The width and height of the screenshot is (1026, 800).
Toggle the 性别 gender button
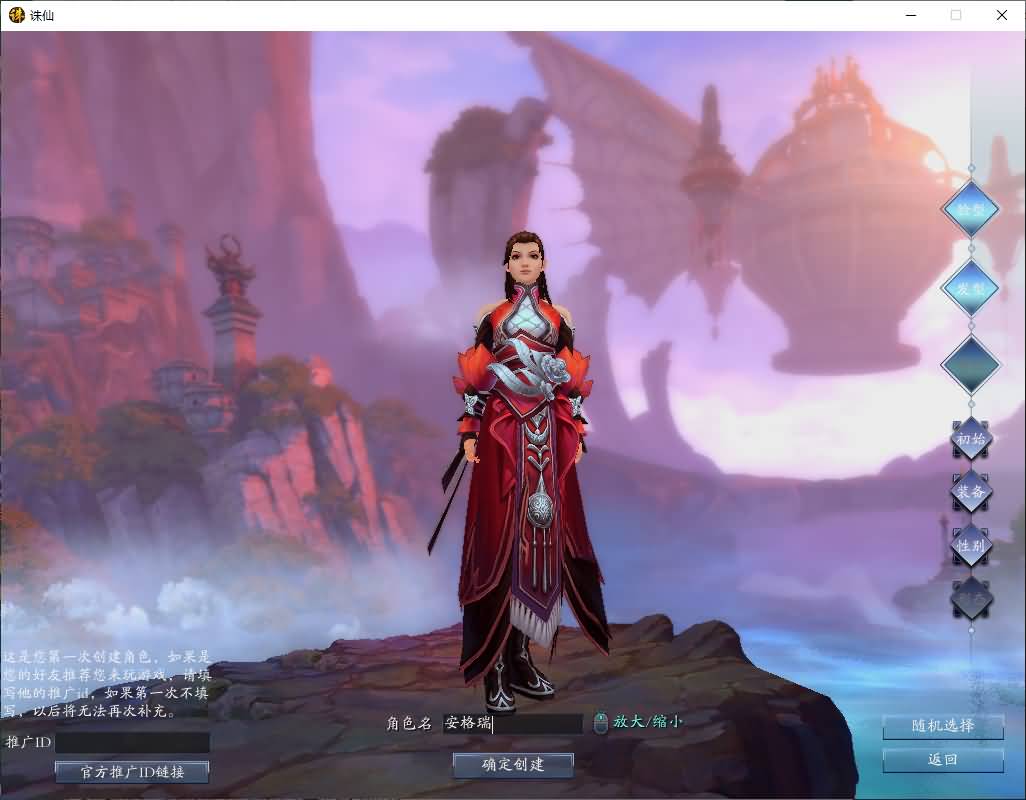(x=970, y=545)
